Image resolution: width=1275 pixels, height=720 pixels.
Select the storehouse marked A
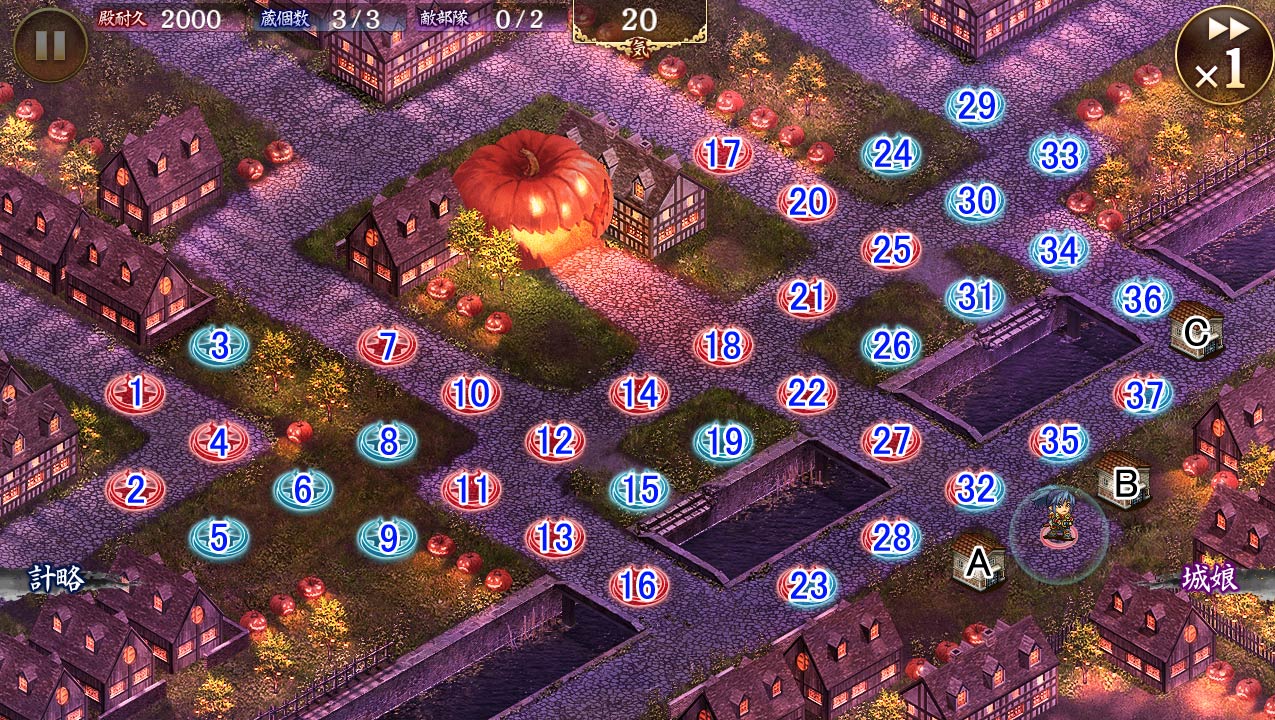click(978, 562)
